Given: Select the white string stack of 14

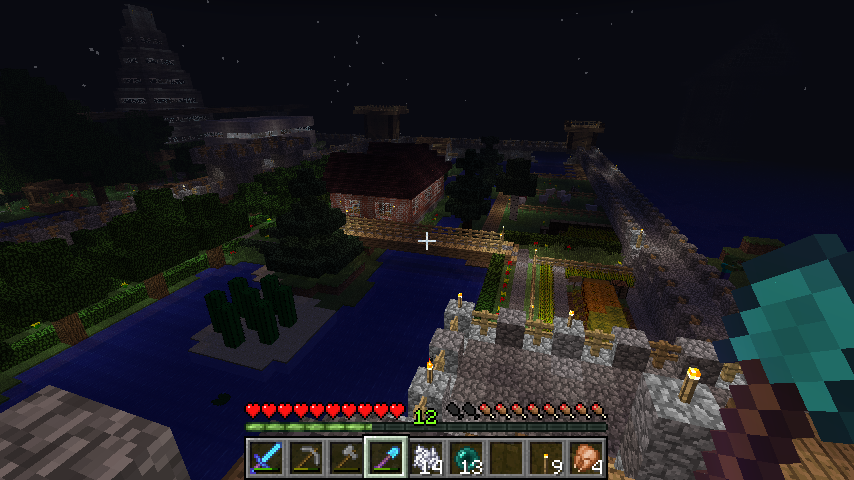Looking at the screenshot, I should (426, 458).
